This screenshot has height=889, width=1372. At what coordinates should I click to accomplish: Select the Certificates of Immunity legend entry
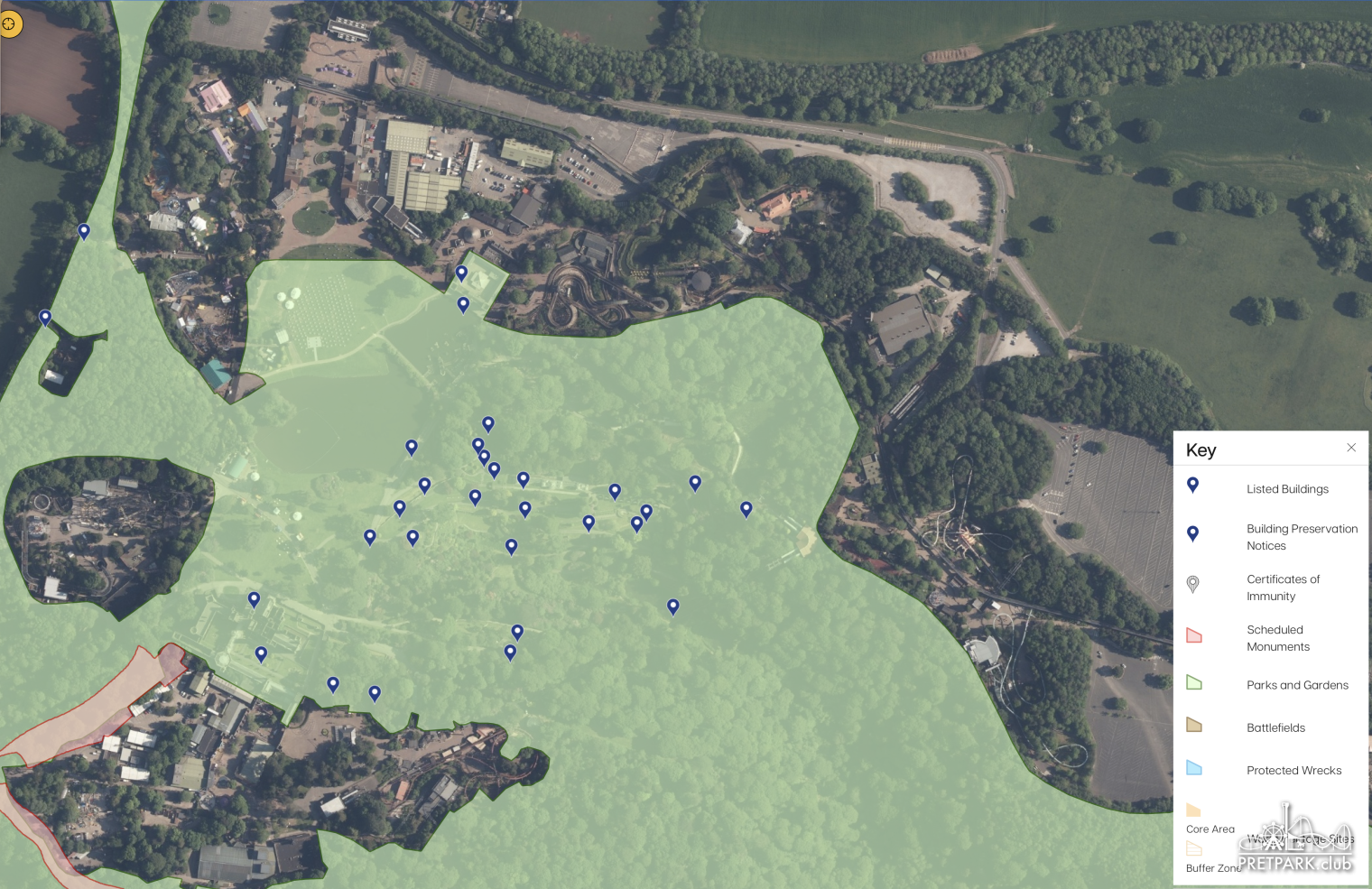point(1283,588)
